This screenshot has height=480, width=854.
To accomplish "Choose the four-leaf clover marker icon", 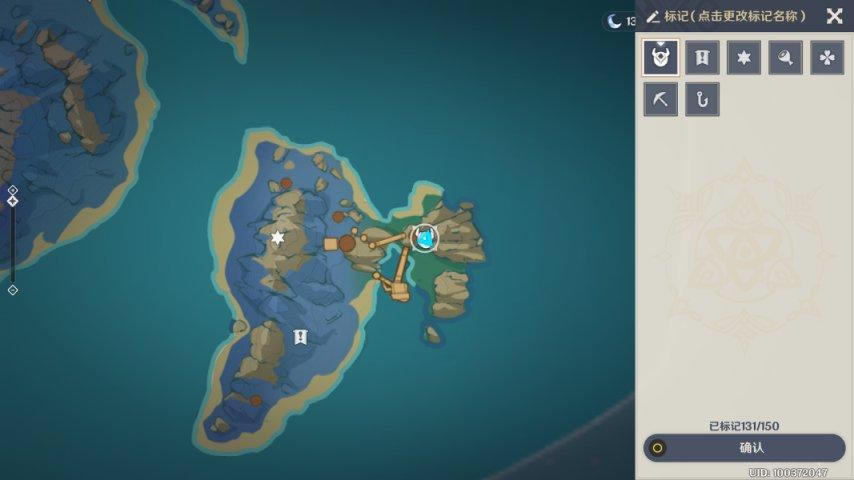I will tap(826, 58).
